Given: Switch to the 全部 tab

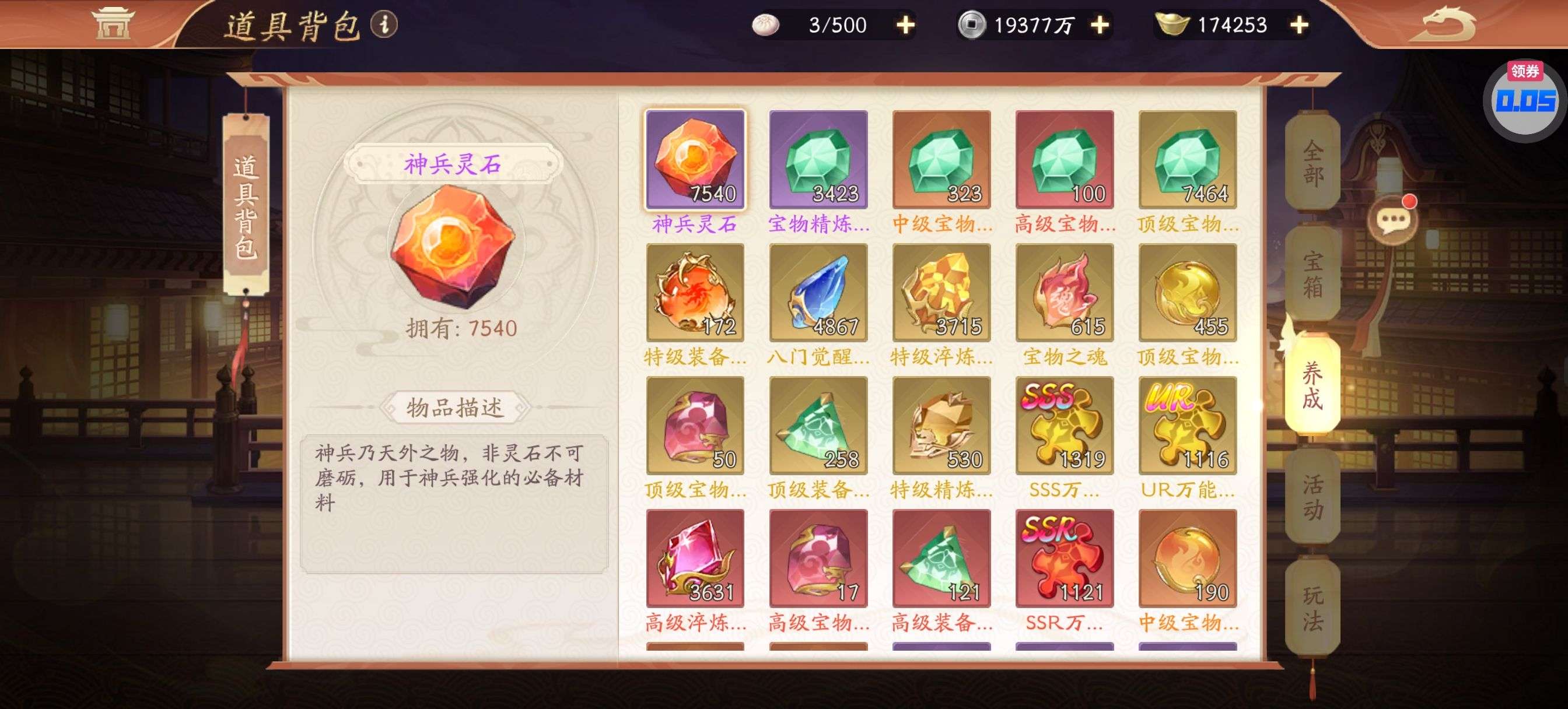Looking at the screenshot, I should (x=1312, y=162).
